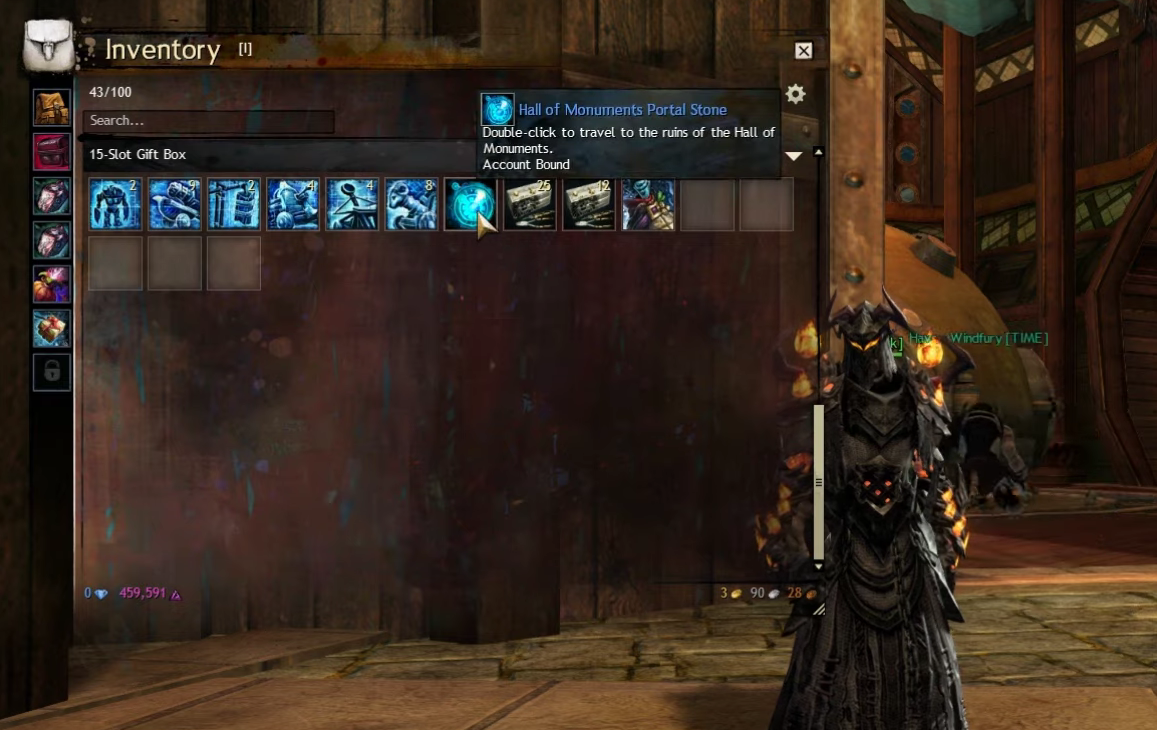This screenshot has height=730, width=1157.
Task: Open the inventory gear options menu
Action: (x=795, y=94)
